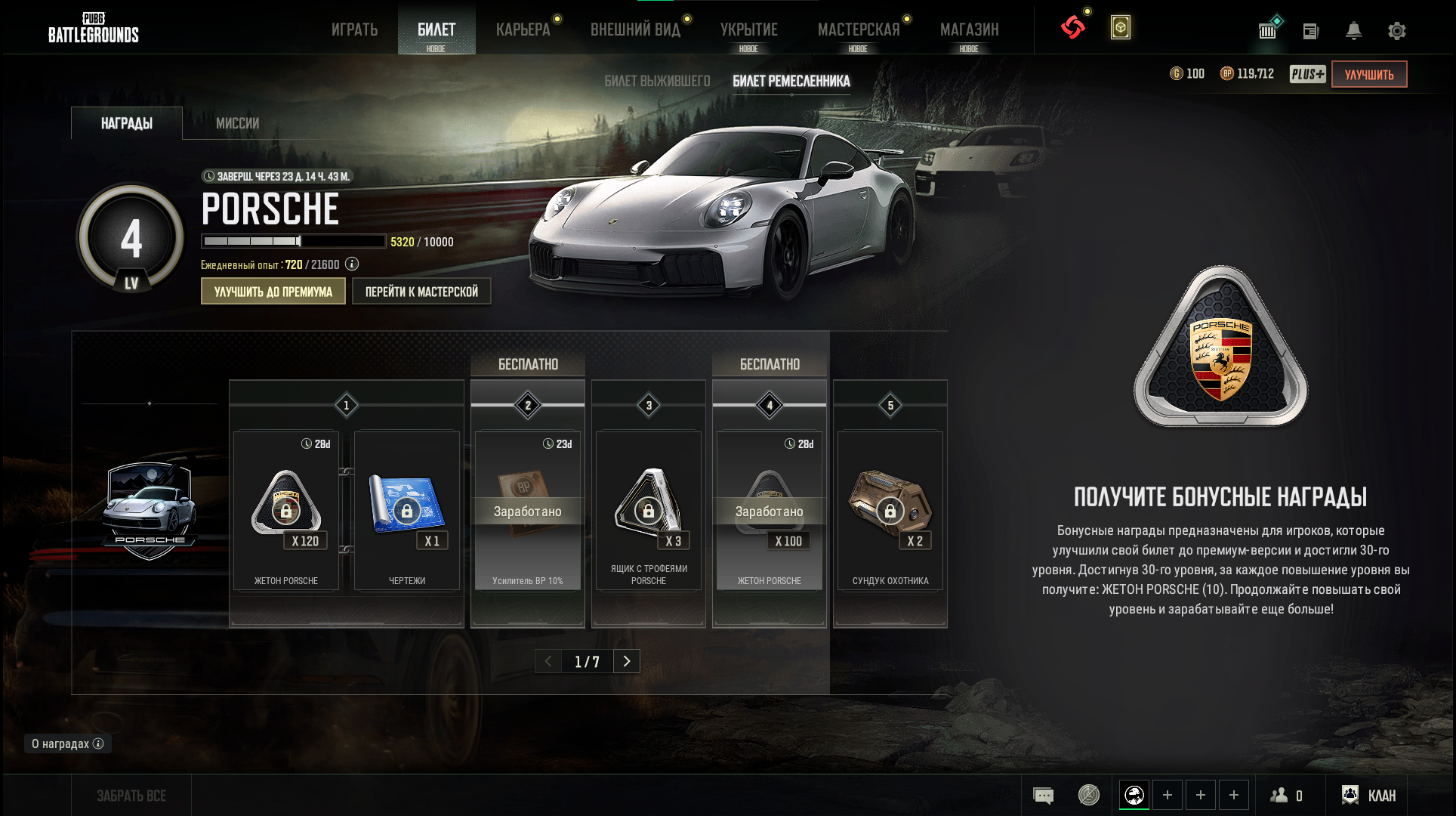Claim all with Забрать все
1456x816 pixels.
click(131, 796)
